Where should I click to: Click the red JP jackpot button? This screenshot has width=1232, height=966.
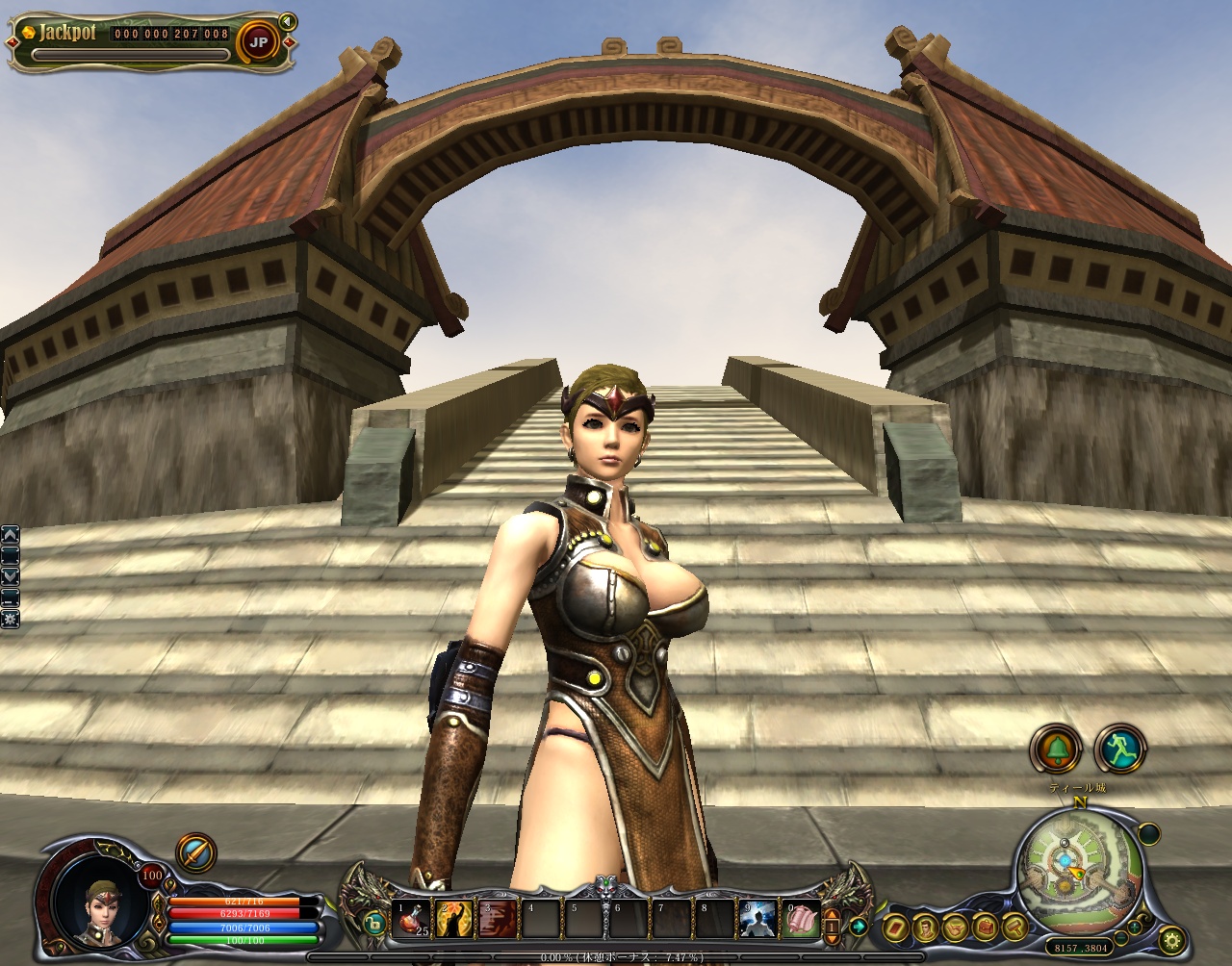click(258, 42)
